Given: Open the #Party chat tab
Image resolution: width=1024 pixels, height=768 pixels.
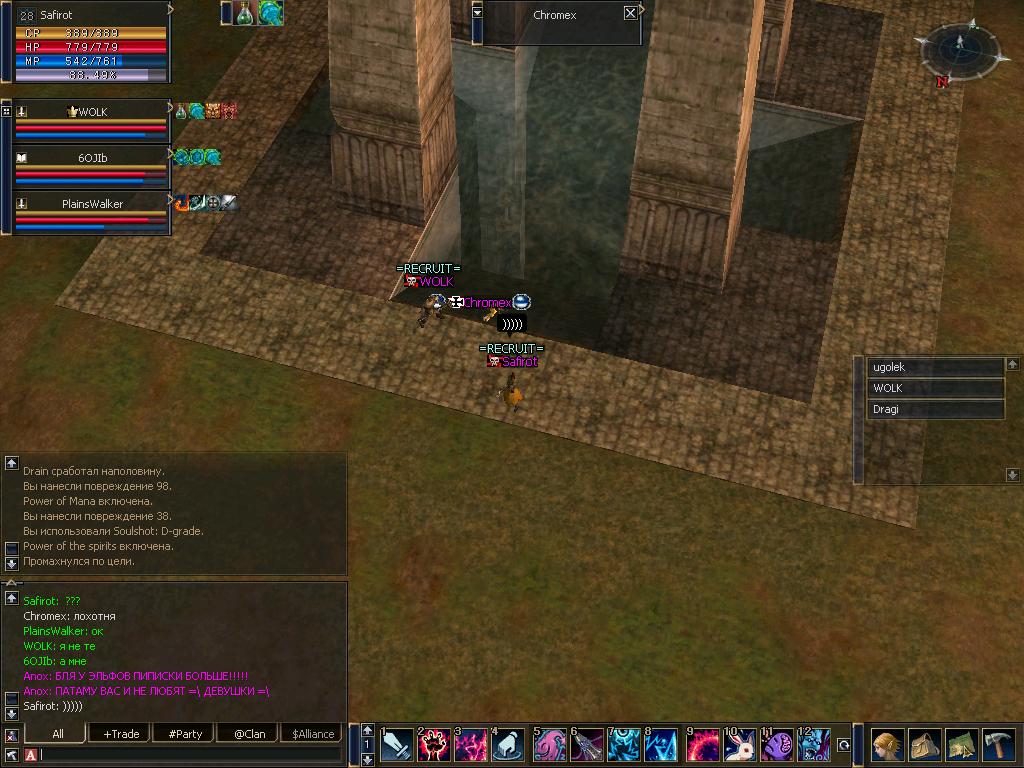Looking at the screenshot, I should click(x=185, y=734).
